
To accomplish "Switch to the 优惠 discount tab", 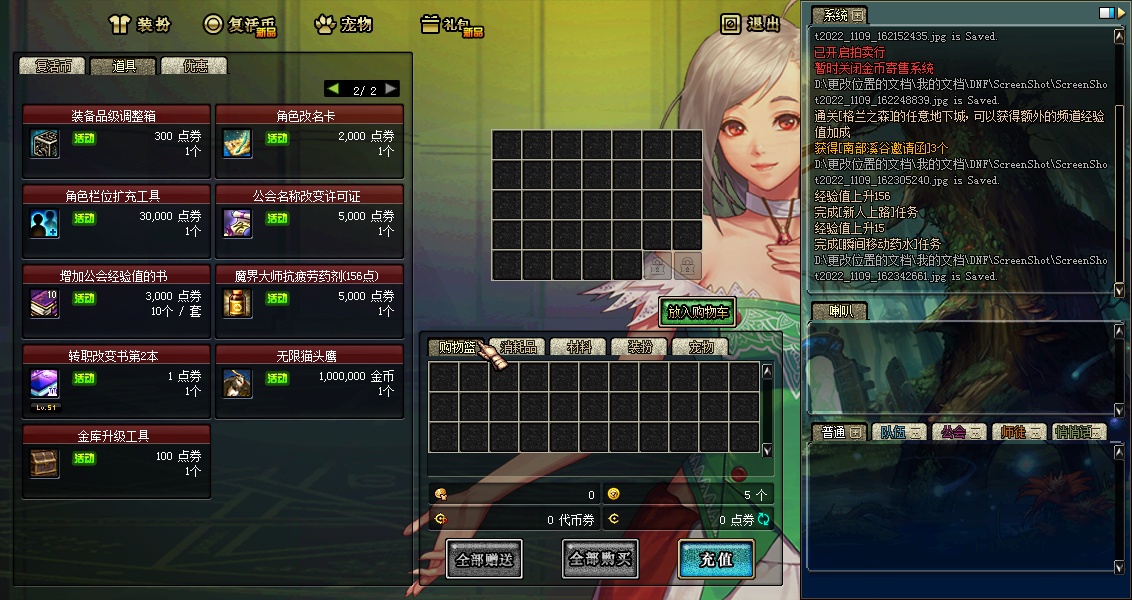I will (194, 66).
